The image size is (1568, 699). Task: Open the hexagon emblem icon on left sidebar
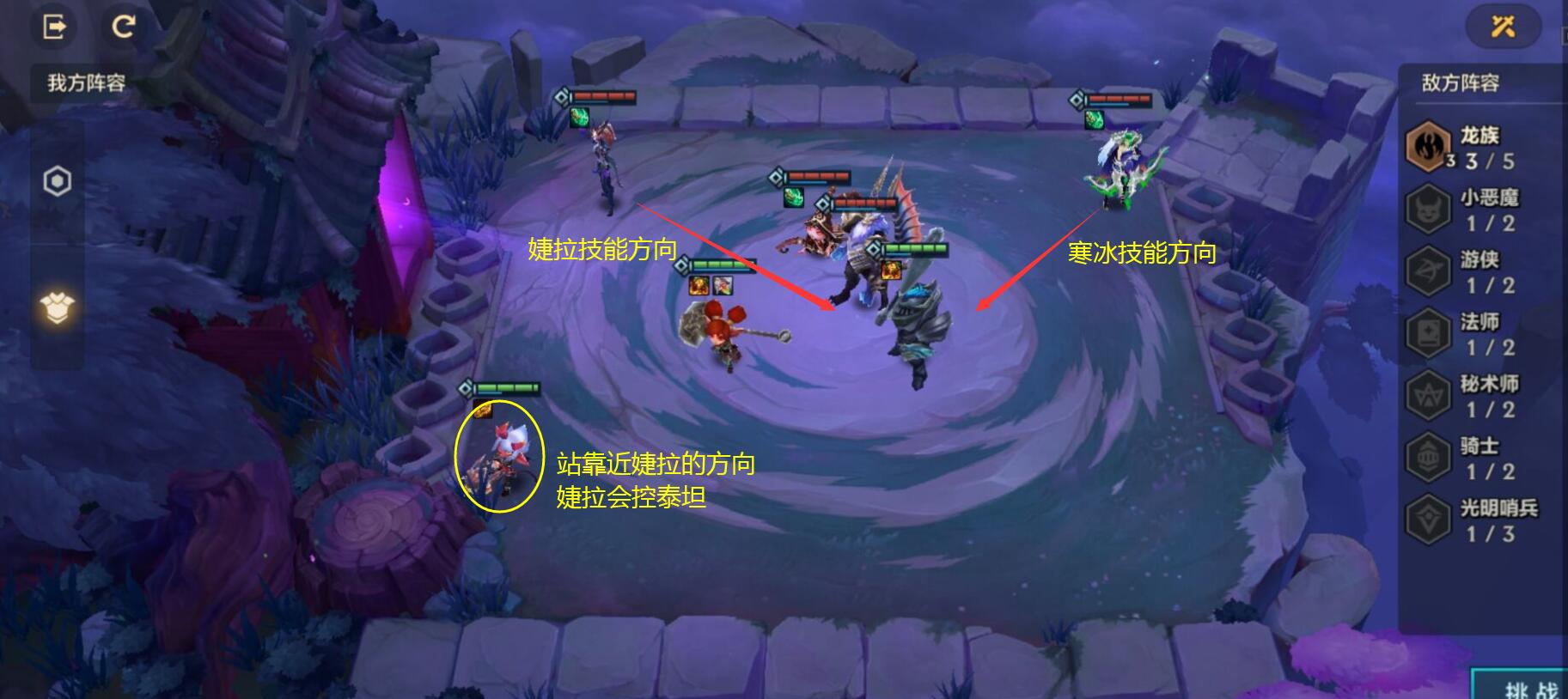pos(55,181)
